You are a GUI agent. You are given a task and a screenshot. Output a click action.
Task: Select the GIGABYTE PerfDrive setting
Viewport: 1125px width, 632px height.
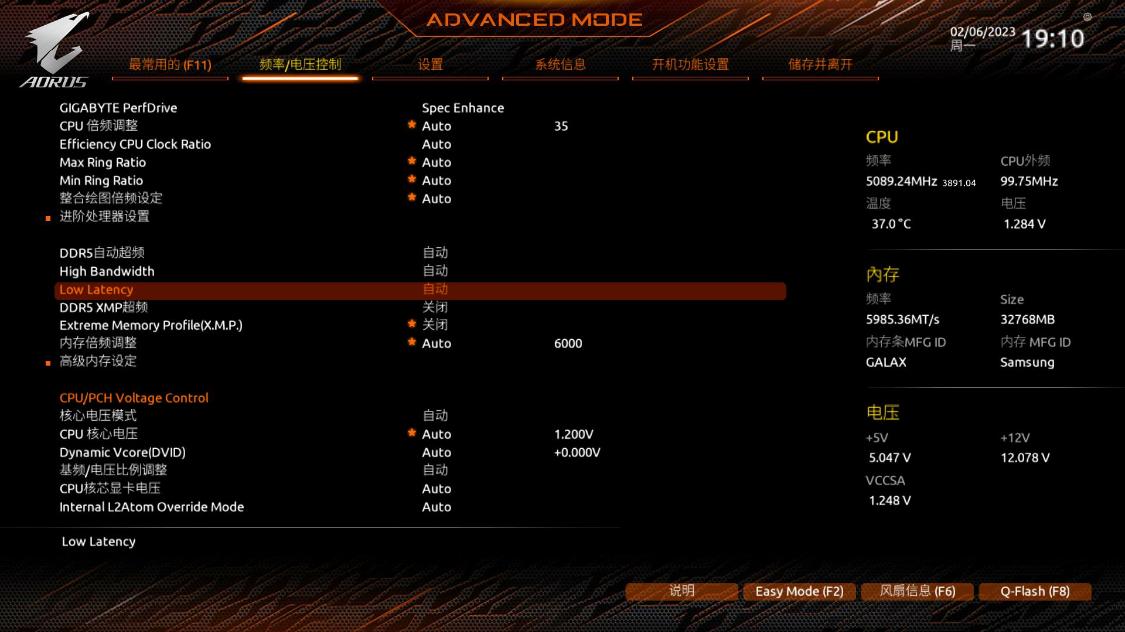[x=118, y=108]
